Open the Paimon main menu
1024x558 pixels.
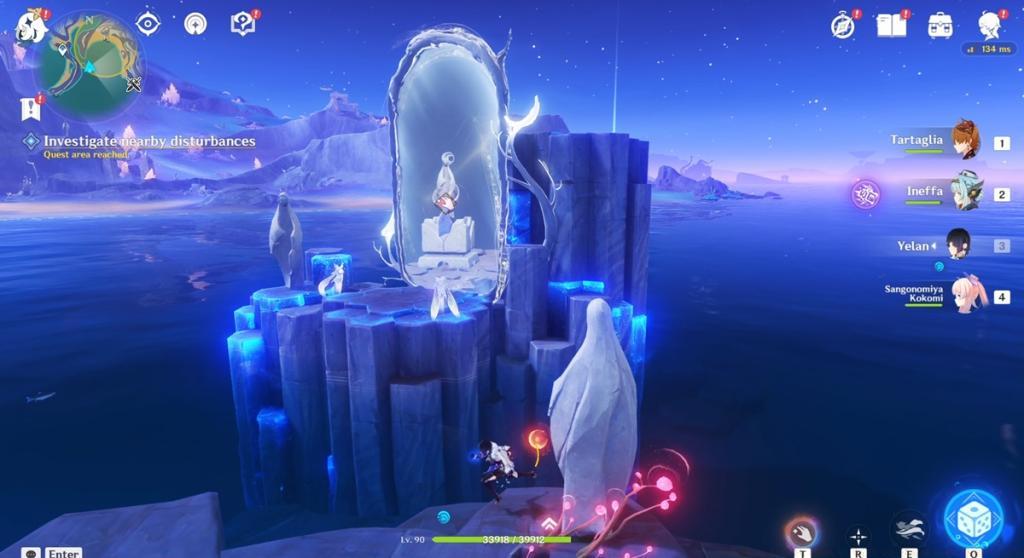coord(31,25)
